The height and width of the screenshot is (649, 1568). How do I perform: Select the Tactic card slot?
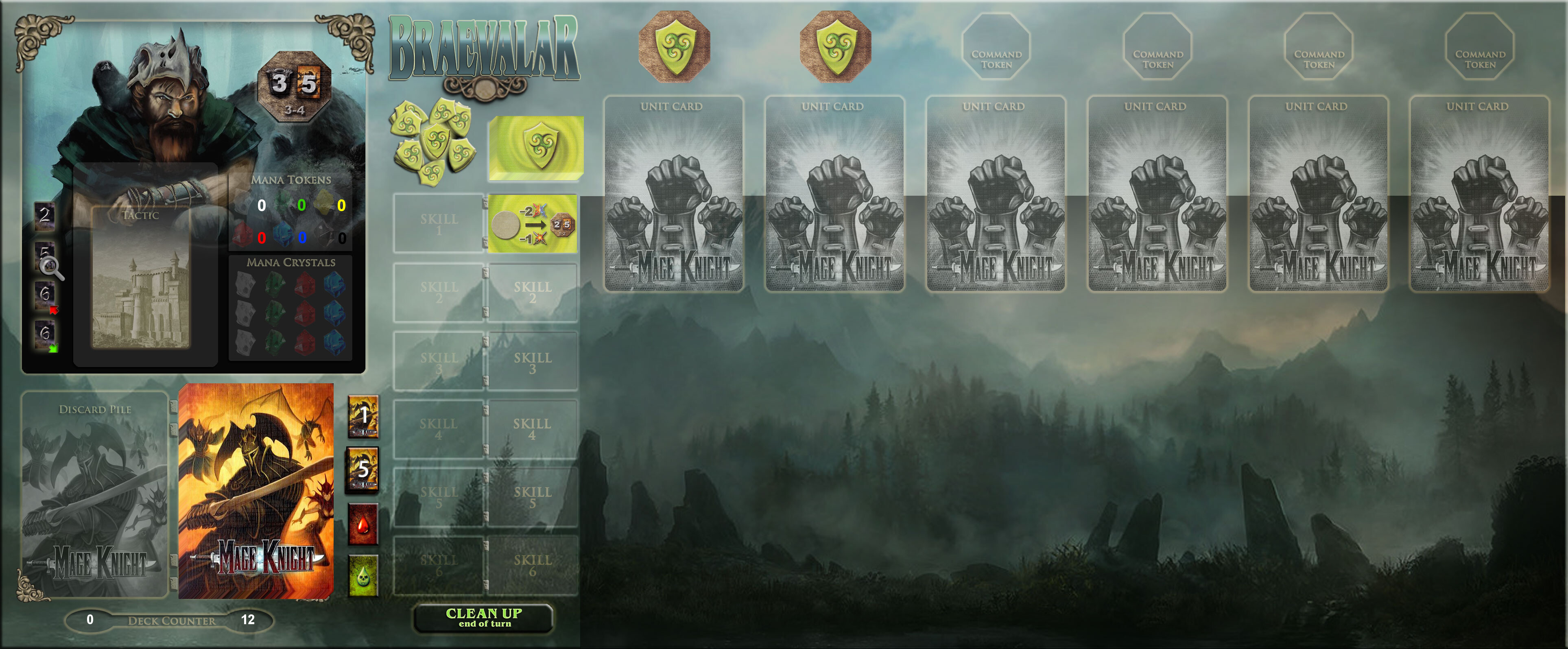141,278
